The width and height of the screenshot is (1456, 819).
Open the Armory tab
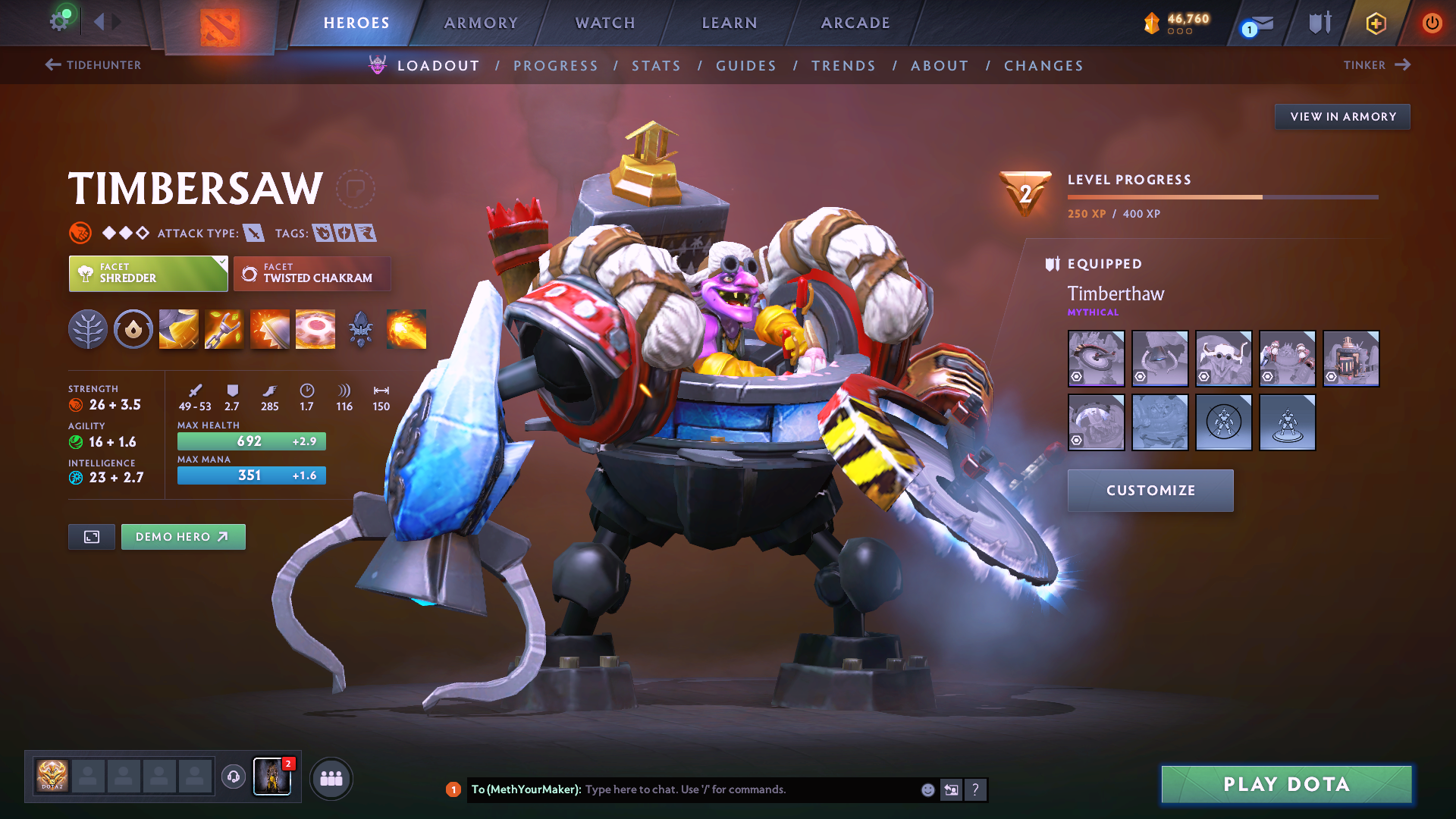click(x=481, y=23)
